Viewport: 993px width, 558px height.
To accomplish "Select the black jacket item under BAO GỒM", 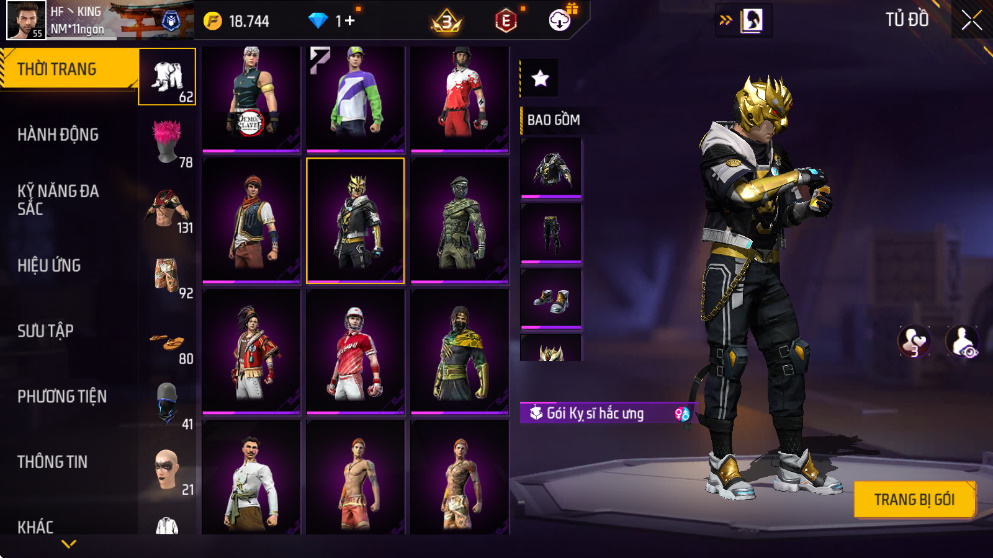I will click(551, 166).
